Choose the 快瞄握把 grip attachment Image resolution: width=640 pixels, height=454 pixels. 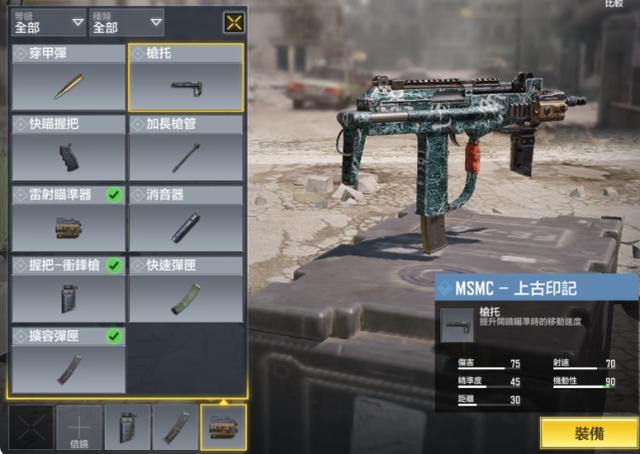68,150
